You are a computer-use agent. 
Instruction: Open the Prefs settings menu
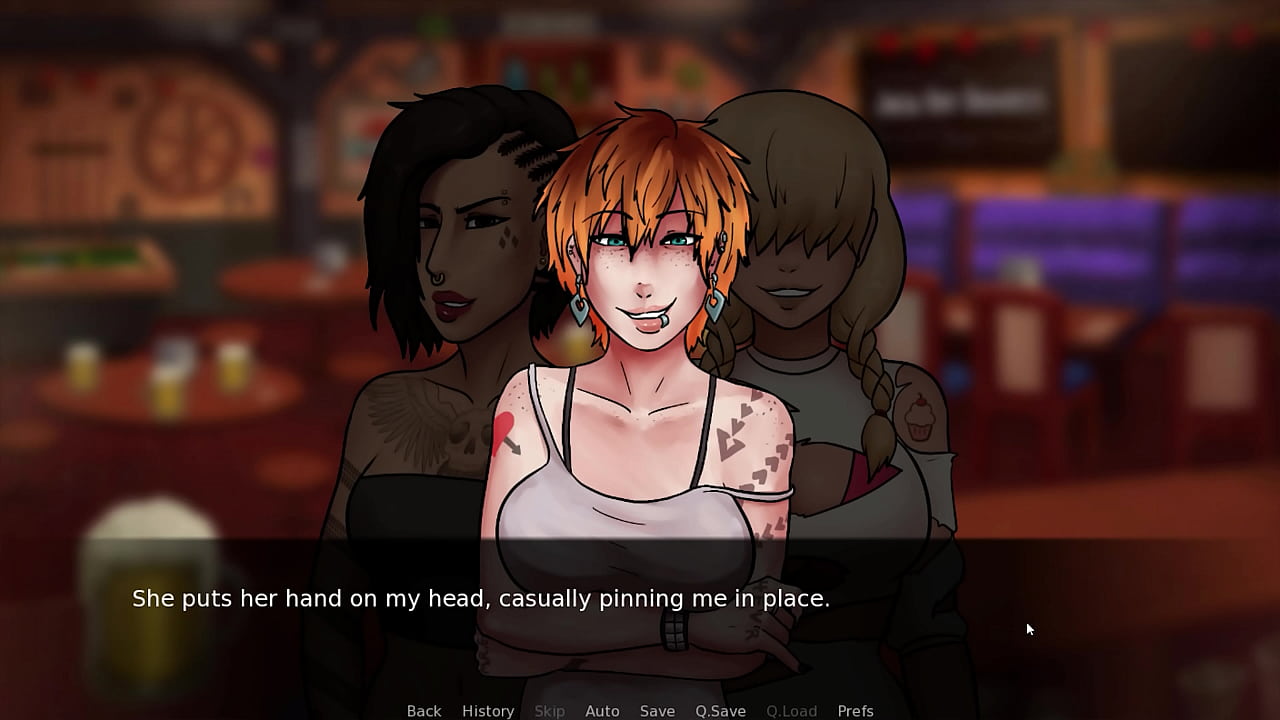856,710
